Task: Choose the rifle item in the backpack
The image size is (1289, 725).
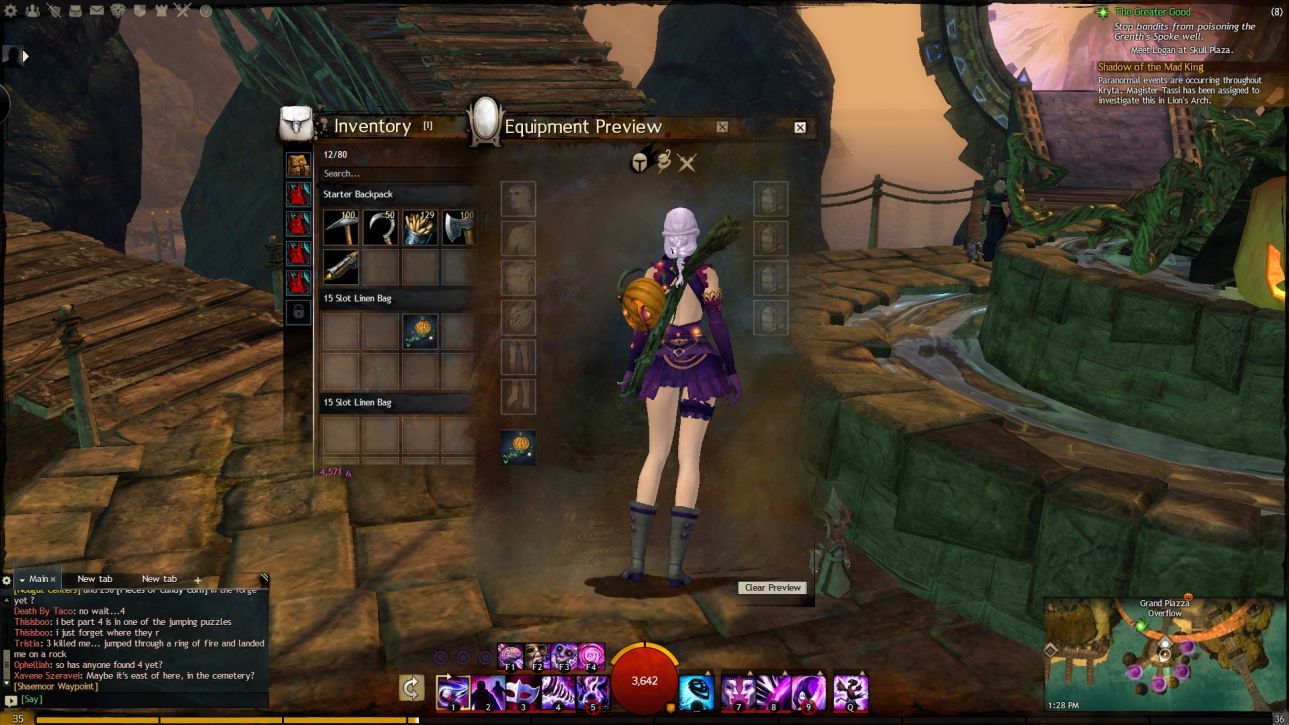Action: pos(340,267)
